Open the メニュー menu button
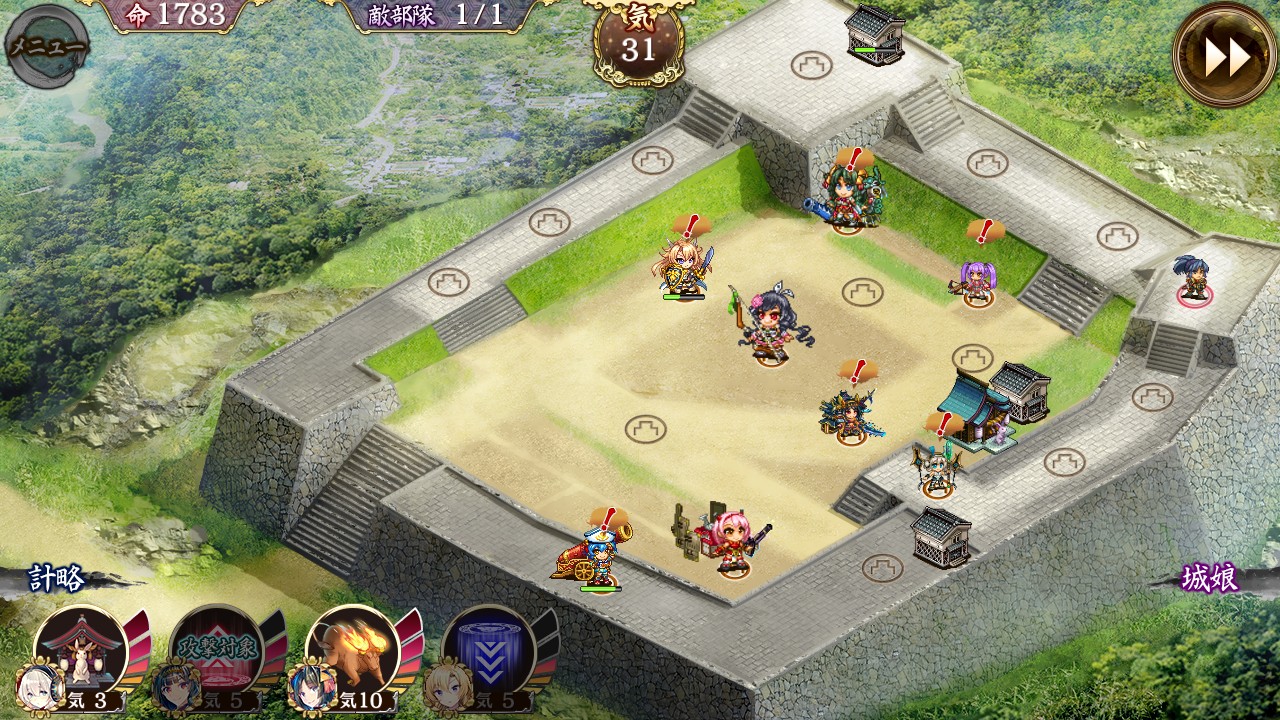This screenshot has height=720, width=1280. [46, 46]
